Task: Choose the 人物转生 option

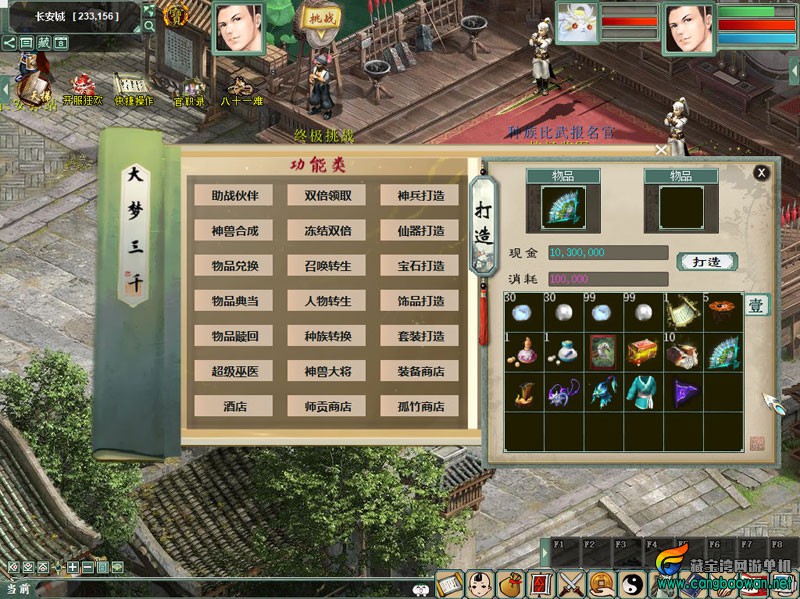Action: [328, 301]
